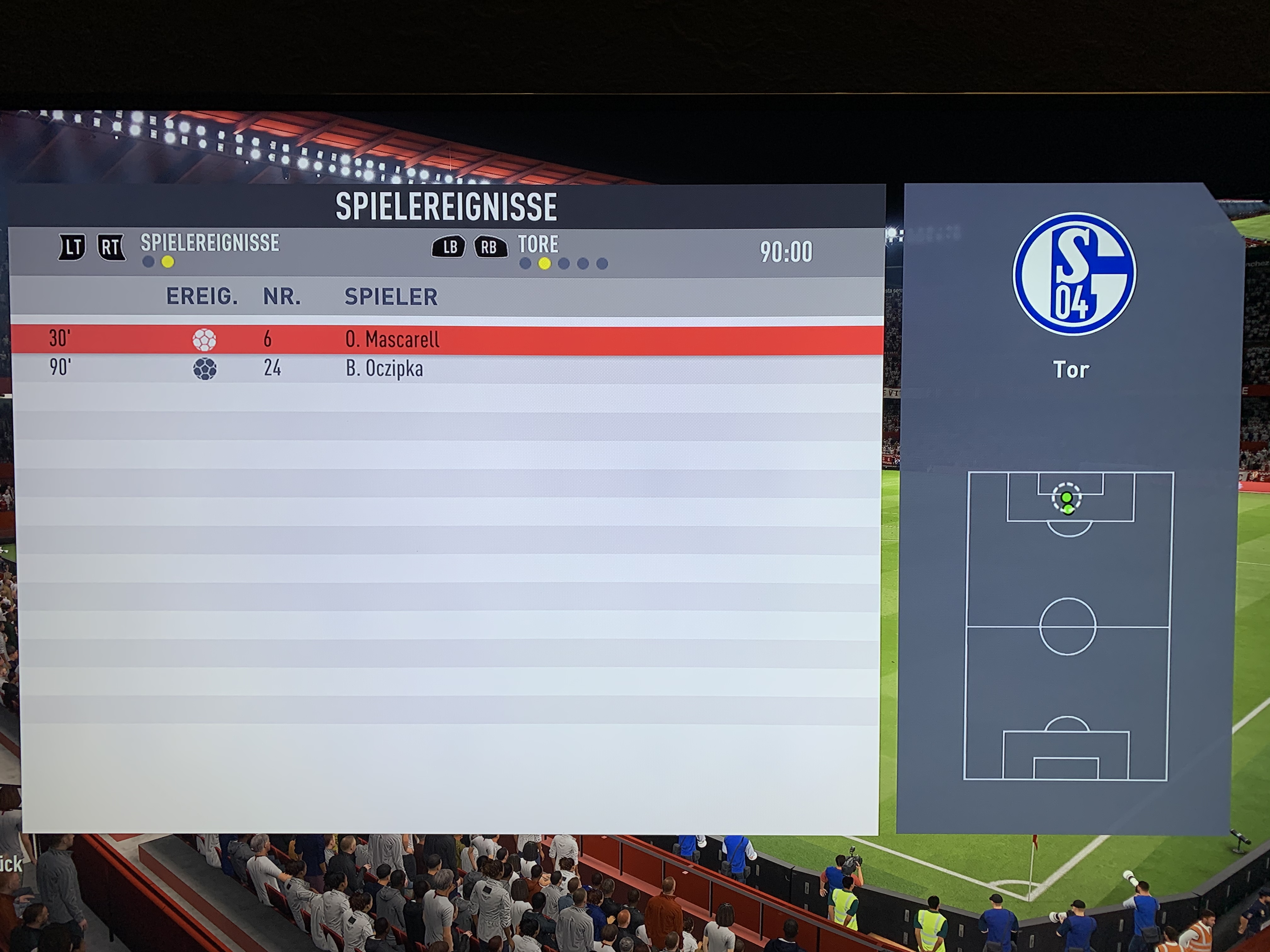This screenshot has height=952, width=1270.
Task: Open the Tore category tab
Action: pos(538,245)
